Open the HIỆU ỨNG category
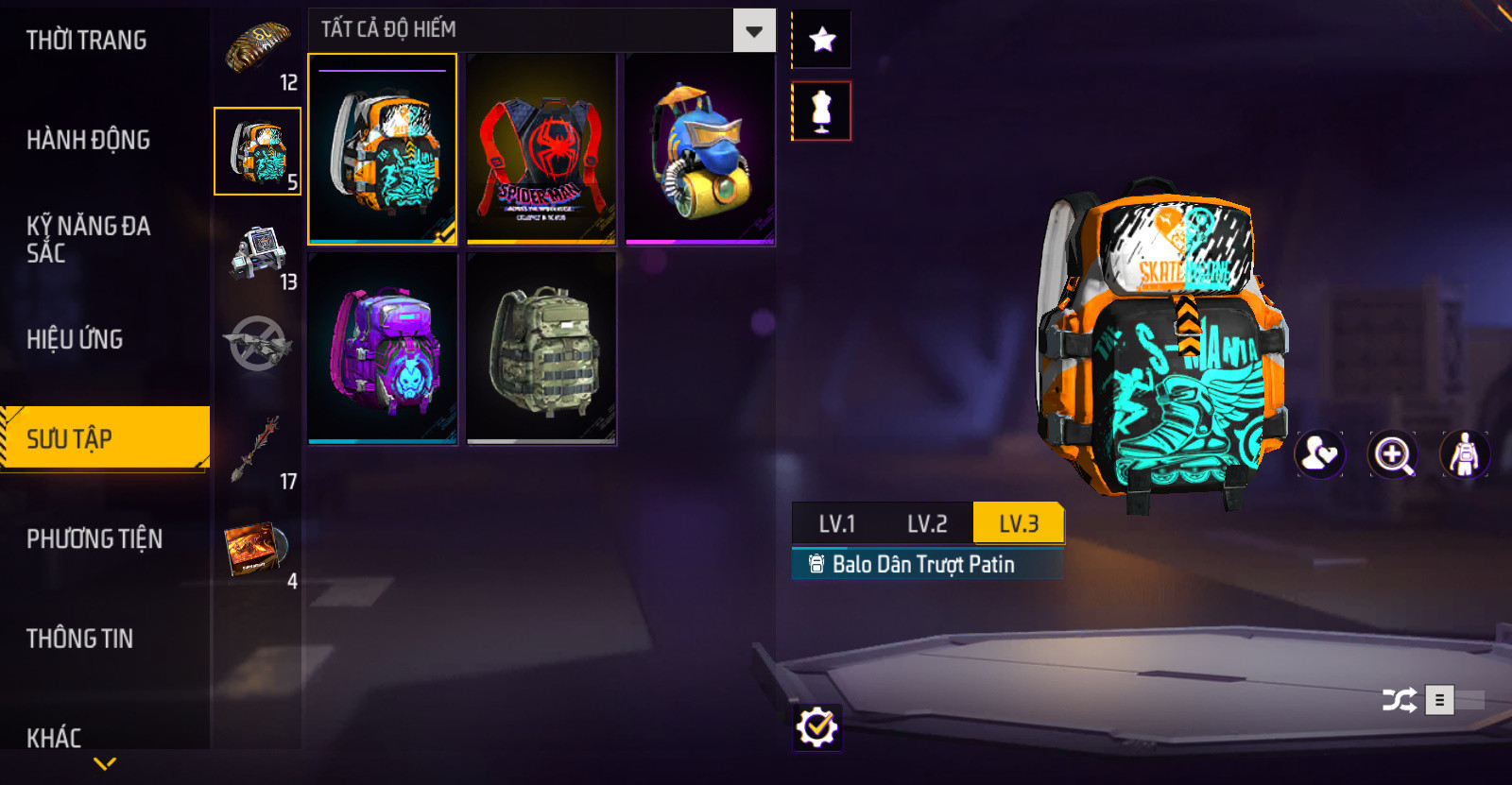Image resolution: width=1512 pixels, height=785 pixels. 75,339
